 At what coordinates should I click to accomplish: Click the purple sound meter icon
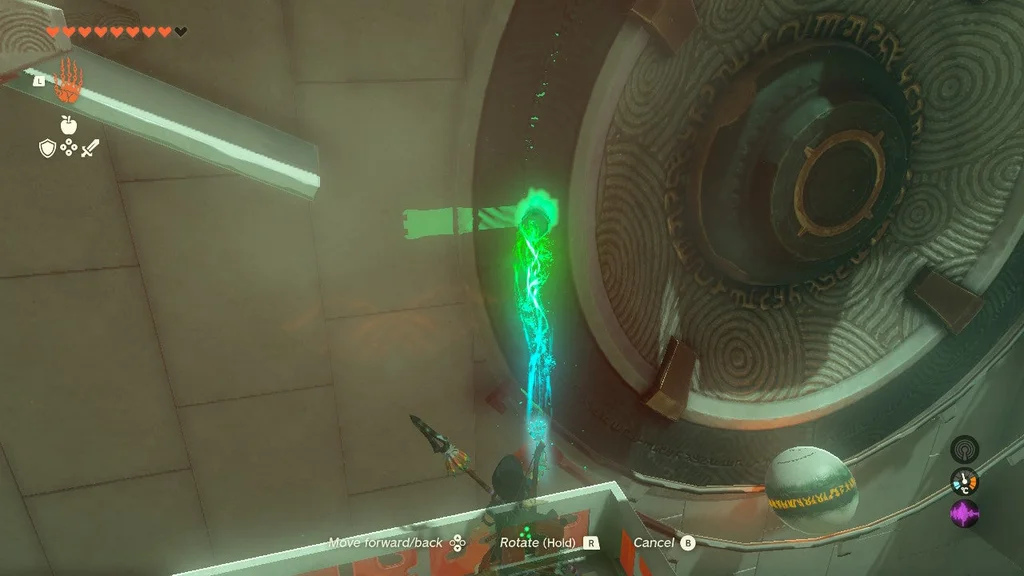964,514
